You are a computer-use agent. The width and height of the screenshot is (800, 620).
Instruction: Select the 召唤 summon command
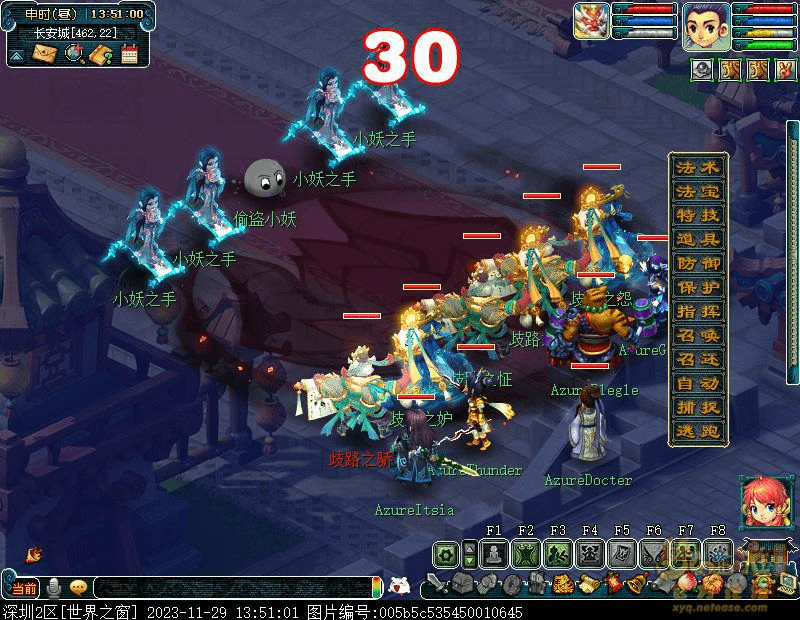click(698, 336)
